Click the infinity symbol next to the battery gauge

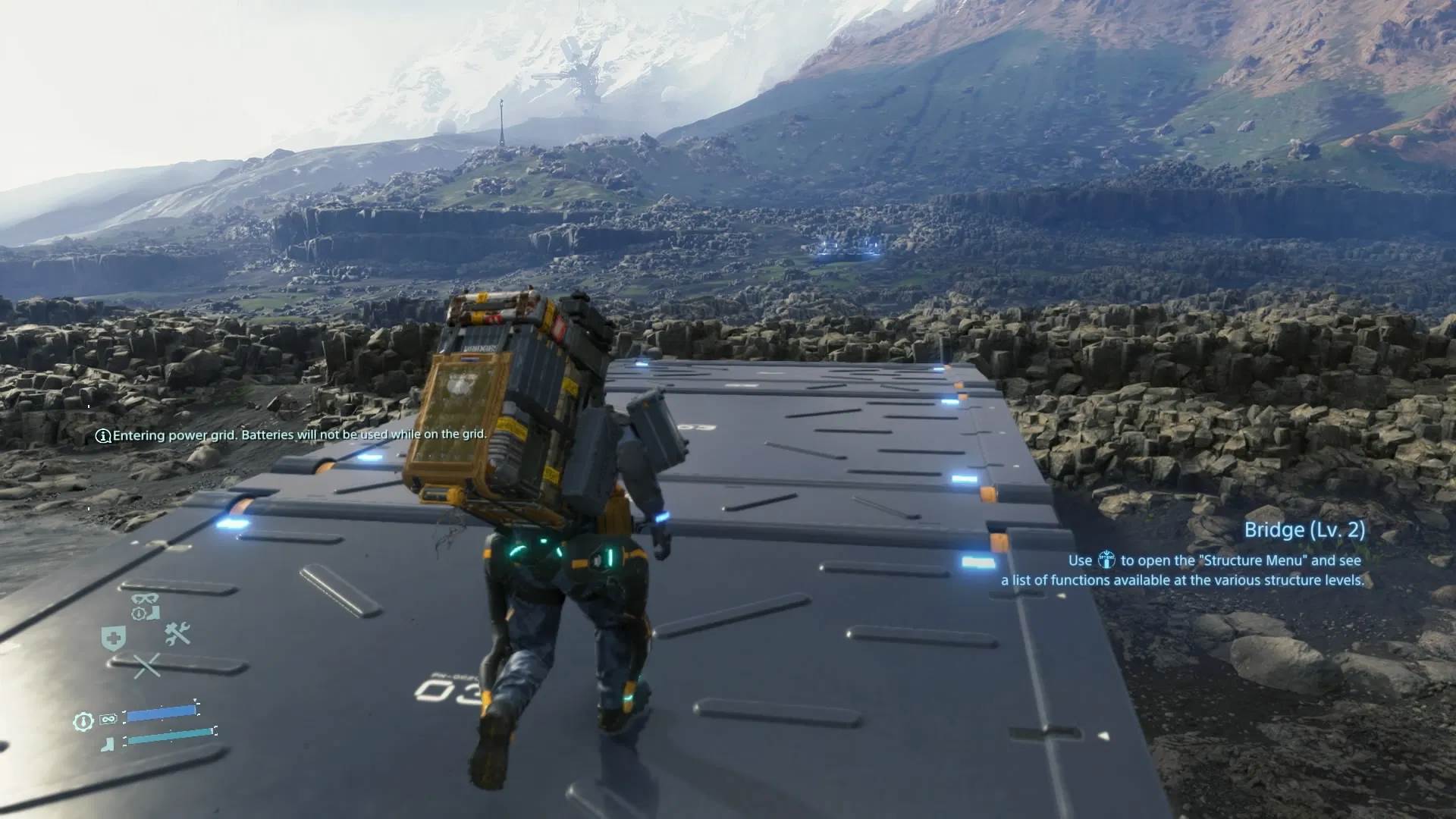pos(108,719)
